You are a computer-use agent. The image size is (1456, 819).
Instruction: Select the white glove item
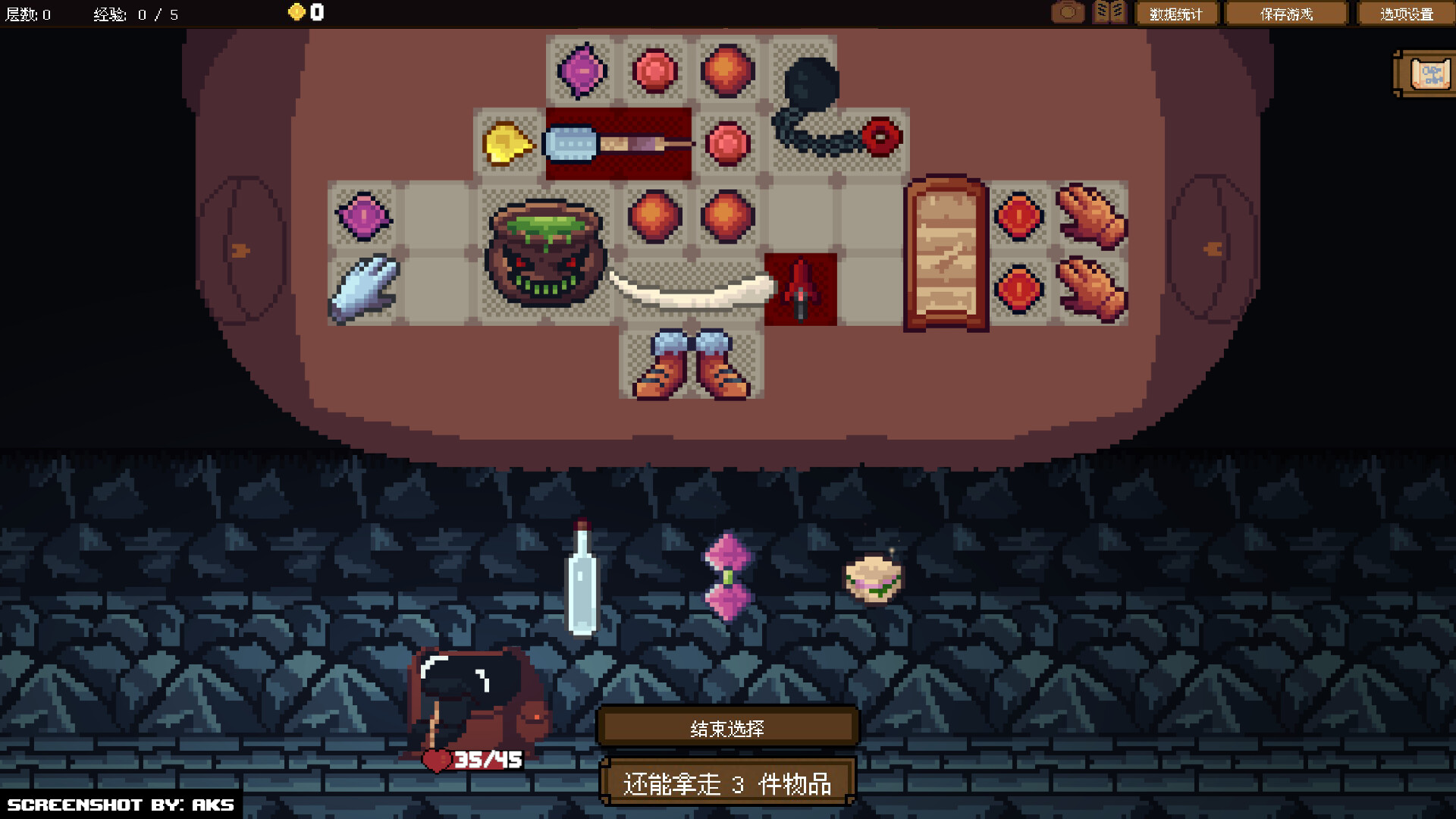pyautogui.click(x=364, y=288)
